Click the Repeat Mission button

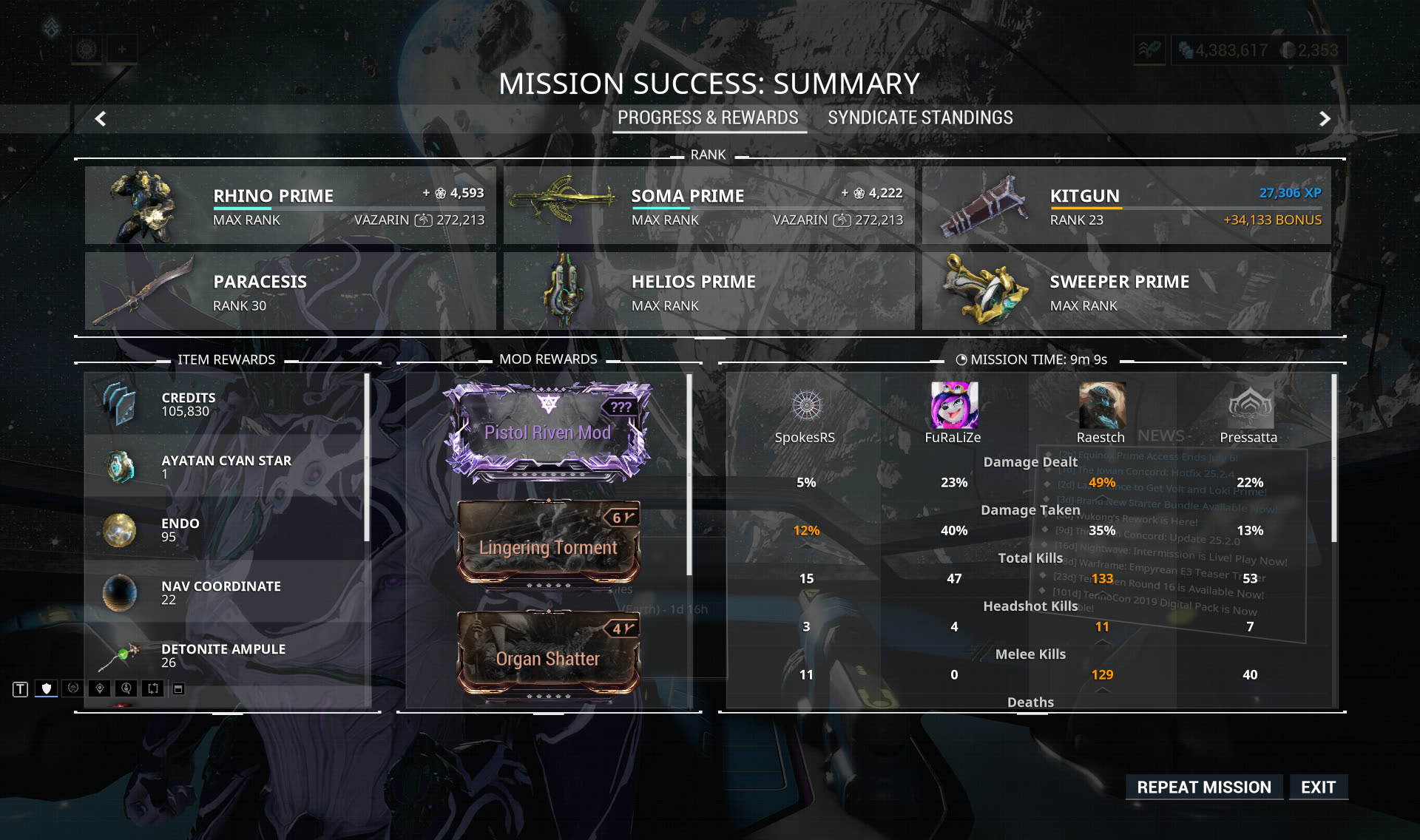(x=1203, y=787)
